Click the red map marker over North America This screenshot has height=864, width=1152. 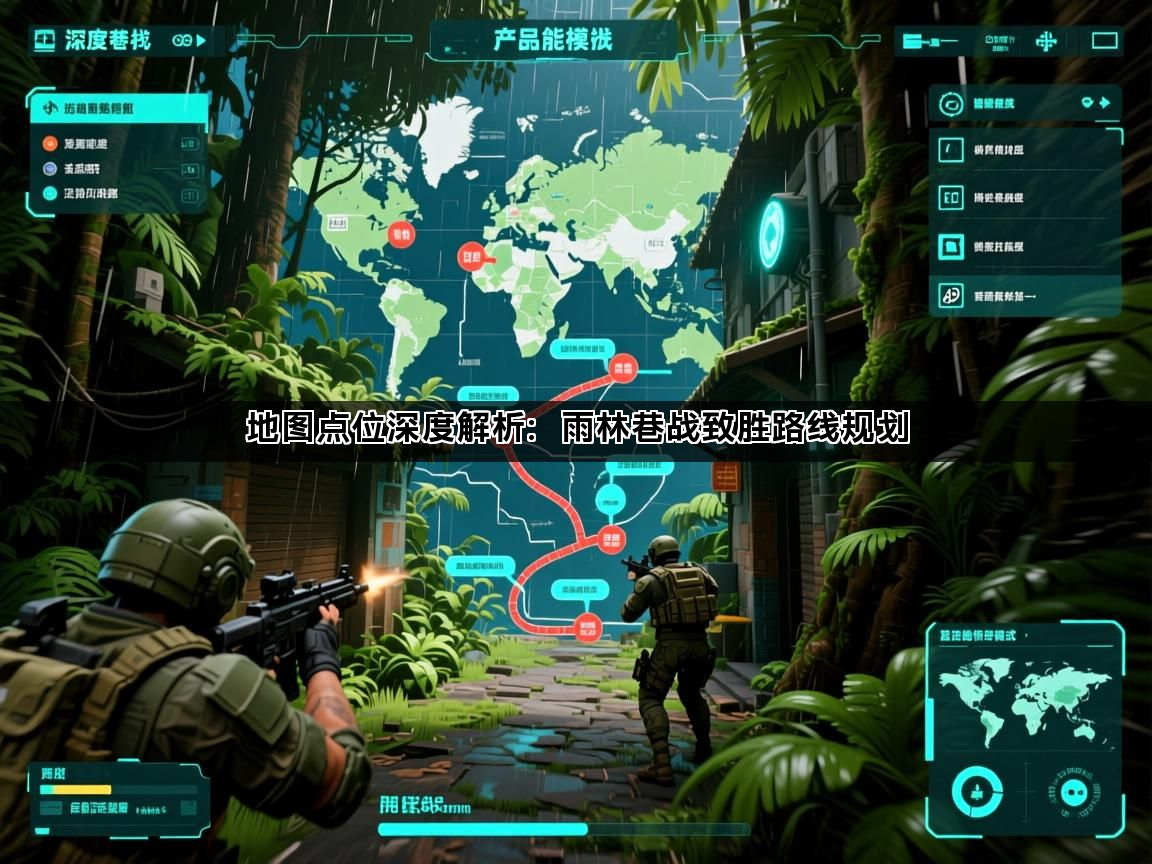click(x=401, y=235)
